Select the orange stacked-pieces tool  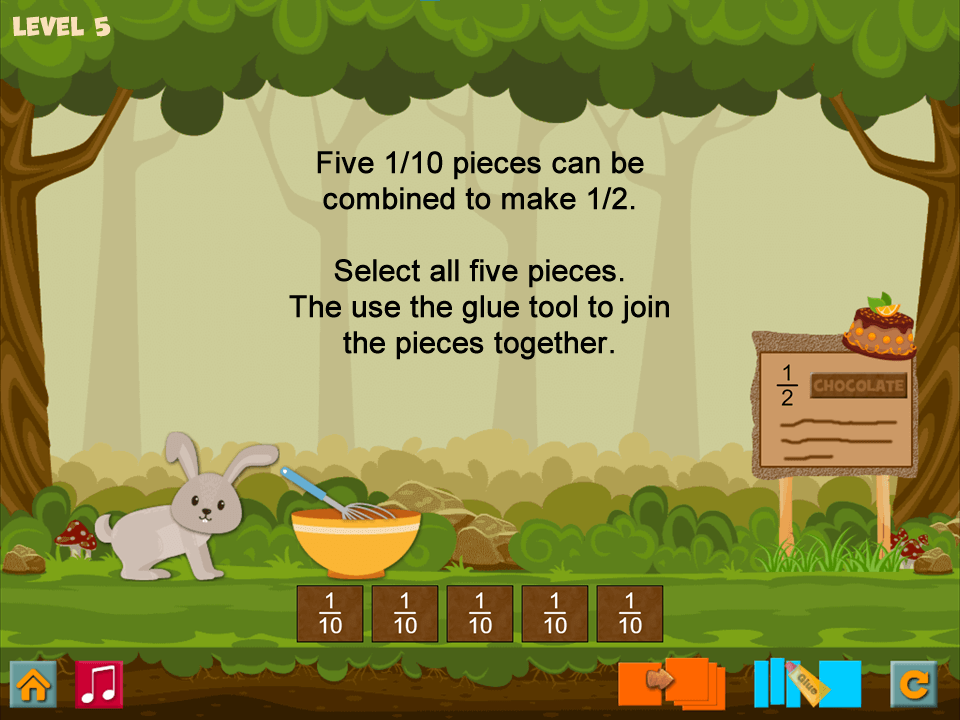point(672,683)
